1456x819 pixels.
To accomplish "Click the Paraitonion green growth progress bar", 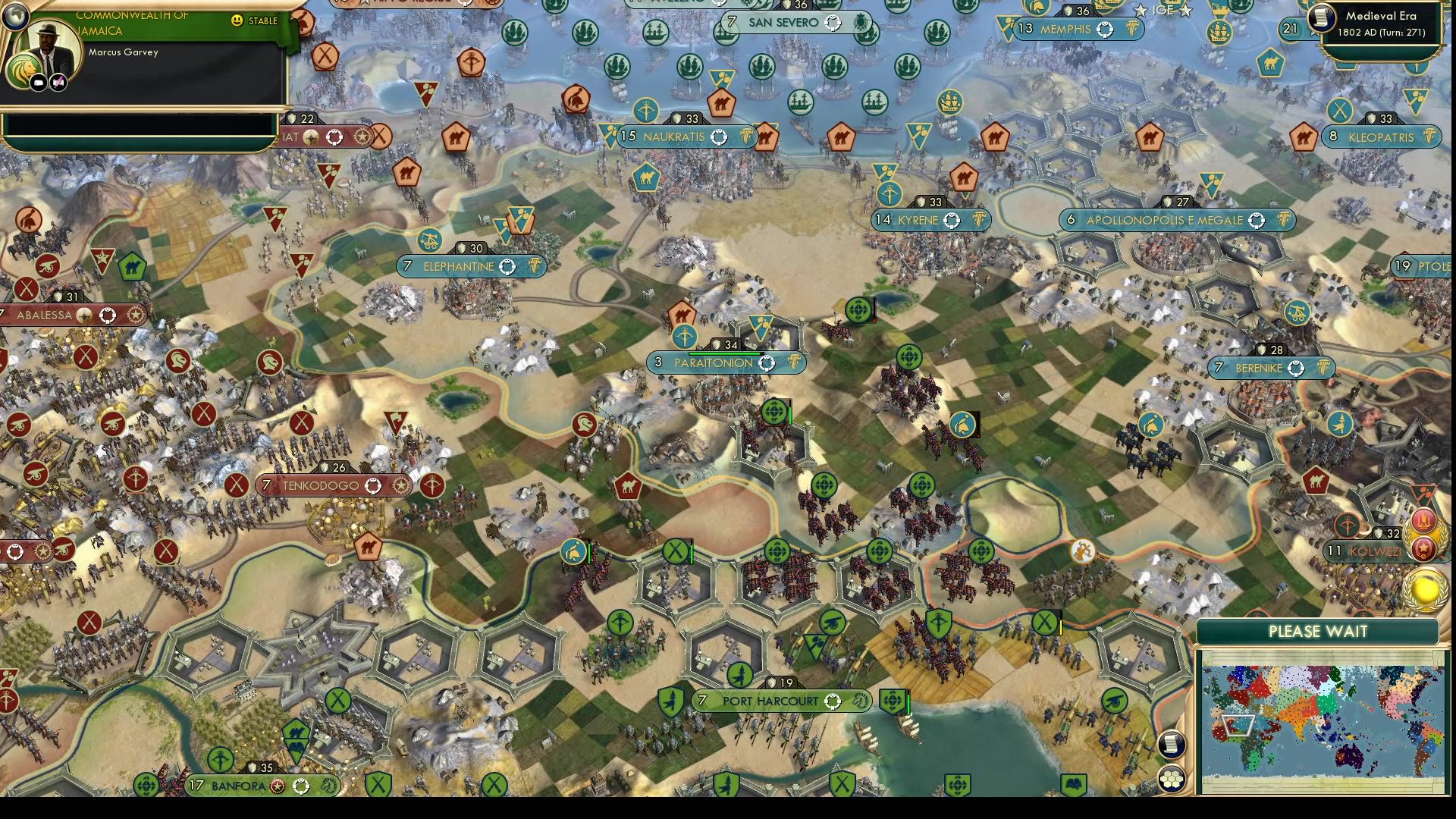I will [724, 353].
